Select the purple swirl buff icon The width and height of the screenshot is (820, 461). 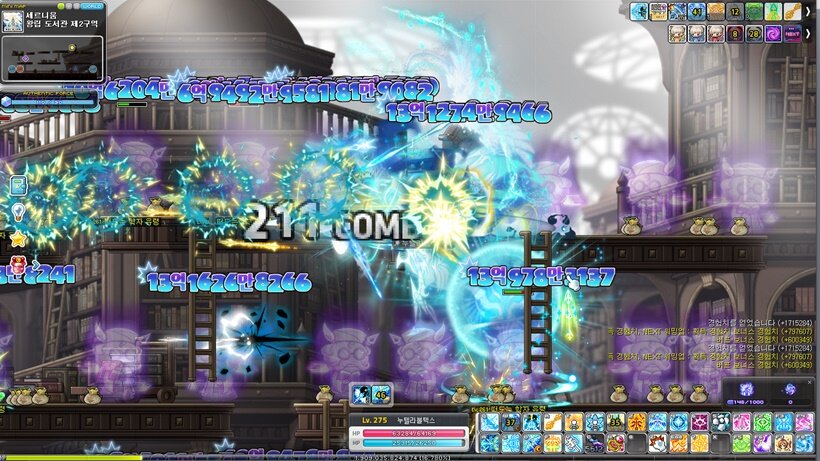tap(771, 34)
